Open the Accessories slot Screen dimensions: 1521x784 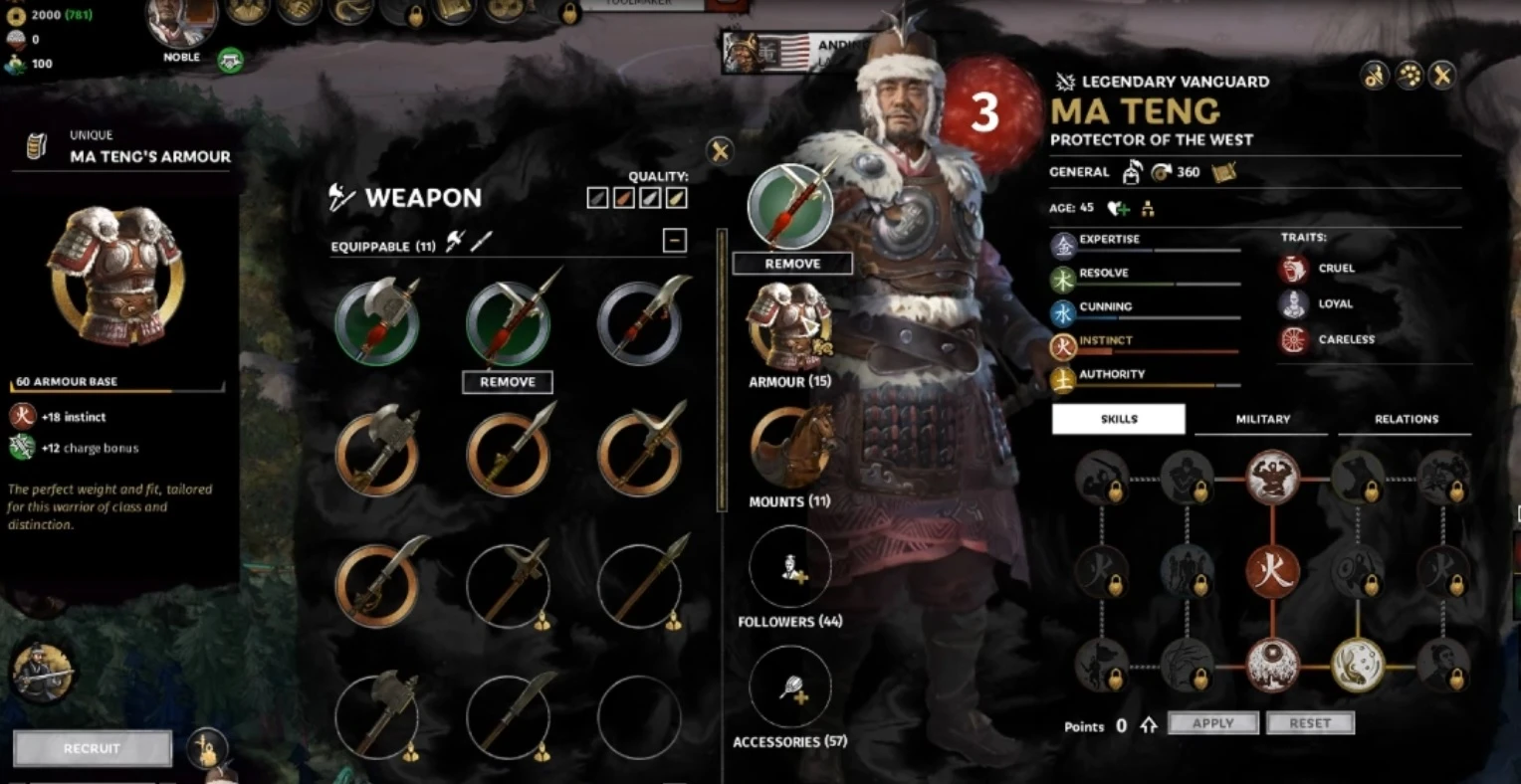point(790,688)
